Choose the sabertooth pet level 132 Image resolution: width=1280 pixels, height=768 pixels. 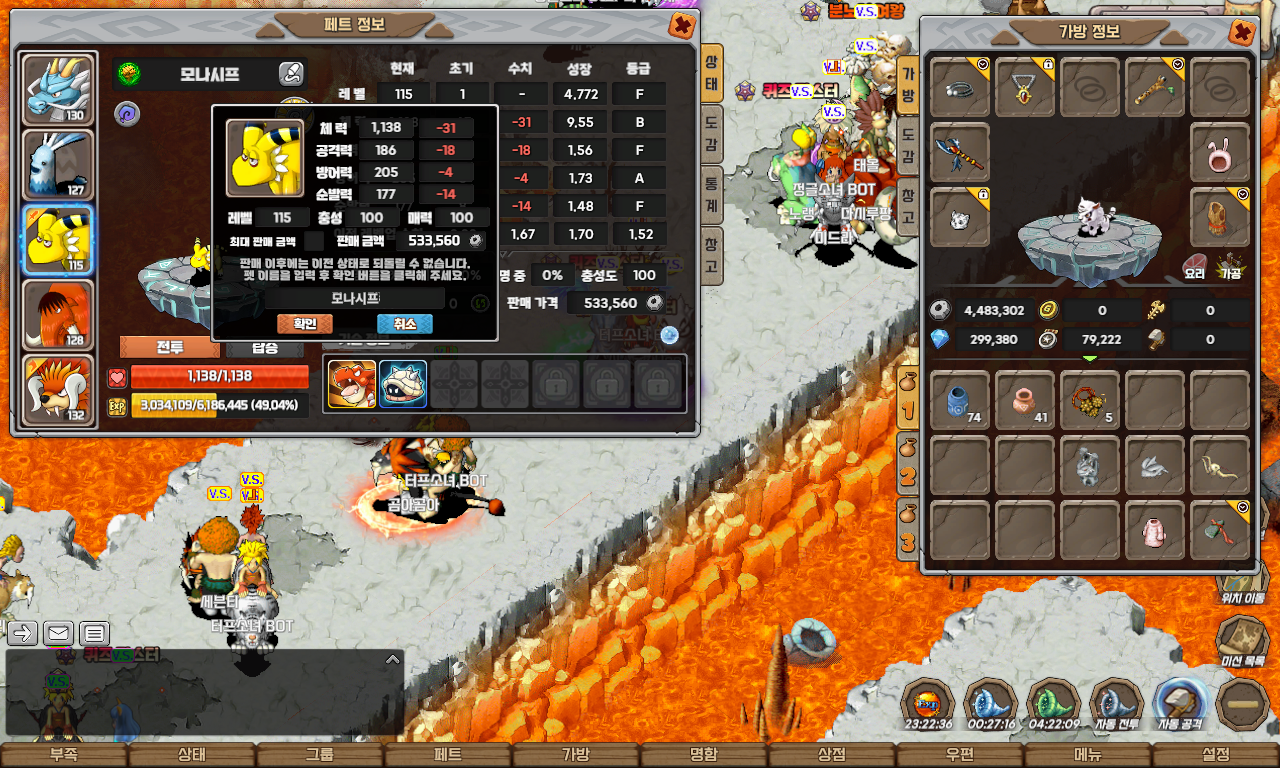click(58, 390)
